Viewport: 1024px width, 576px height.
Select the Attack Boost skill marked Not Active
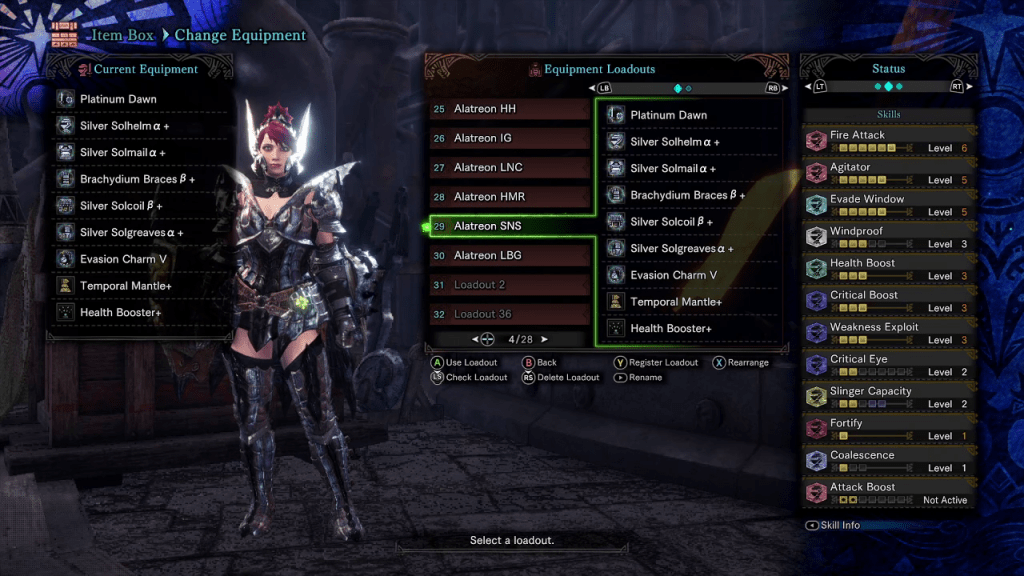coord(888,493)
